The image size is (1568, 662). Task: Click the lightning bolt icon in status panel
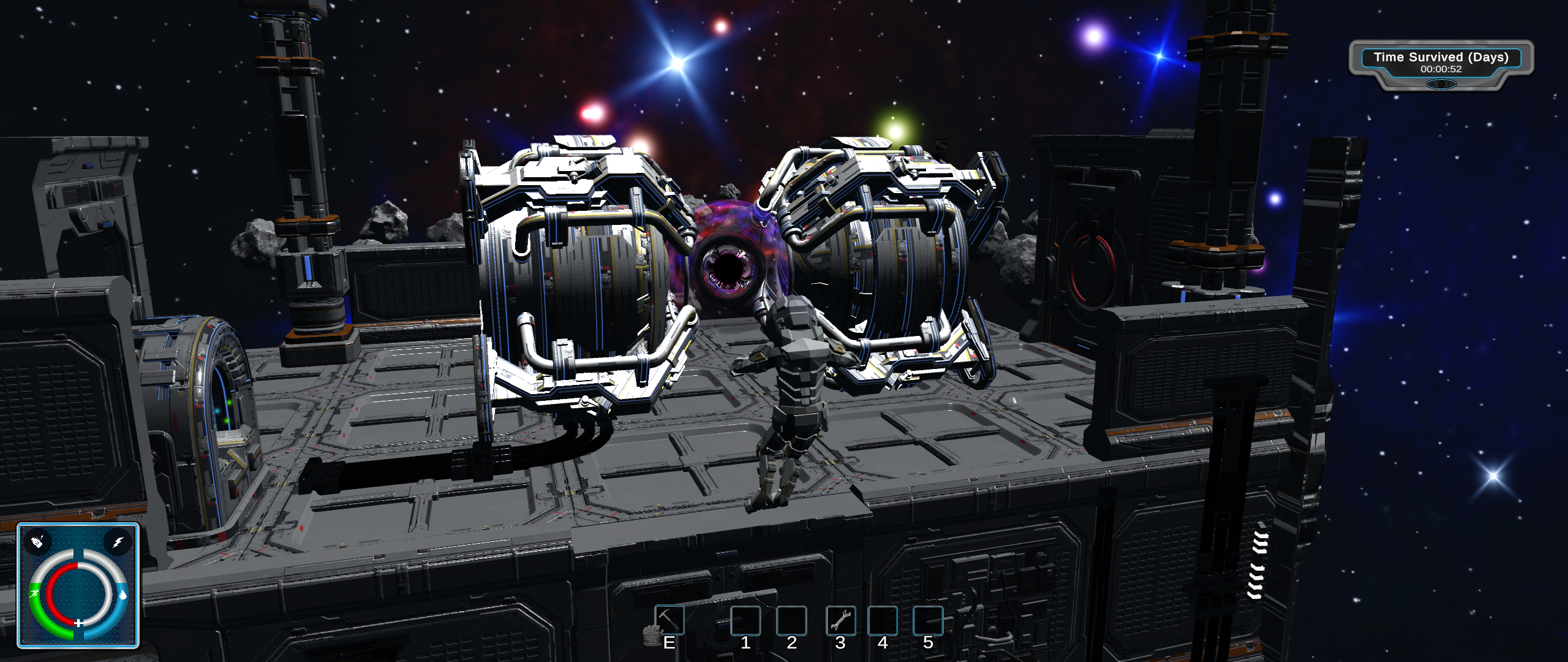click(118, 542)
